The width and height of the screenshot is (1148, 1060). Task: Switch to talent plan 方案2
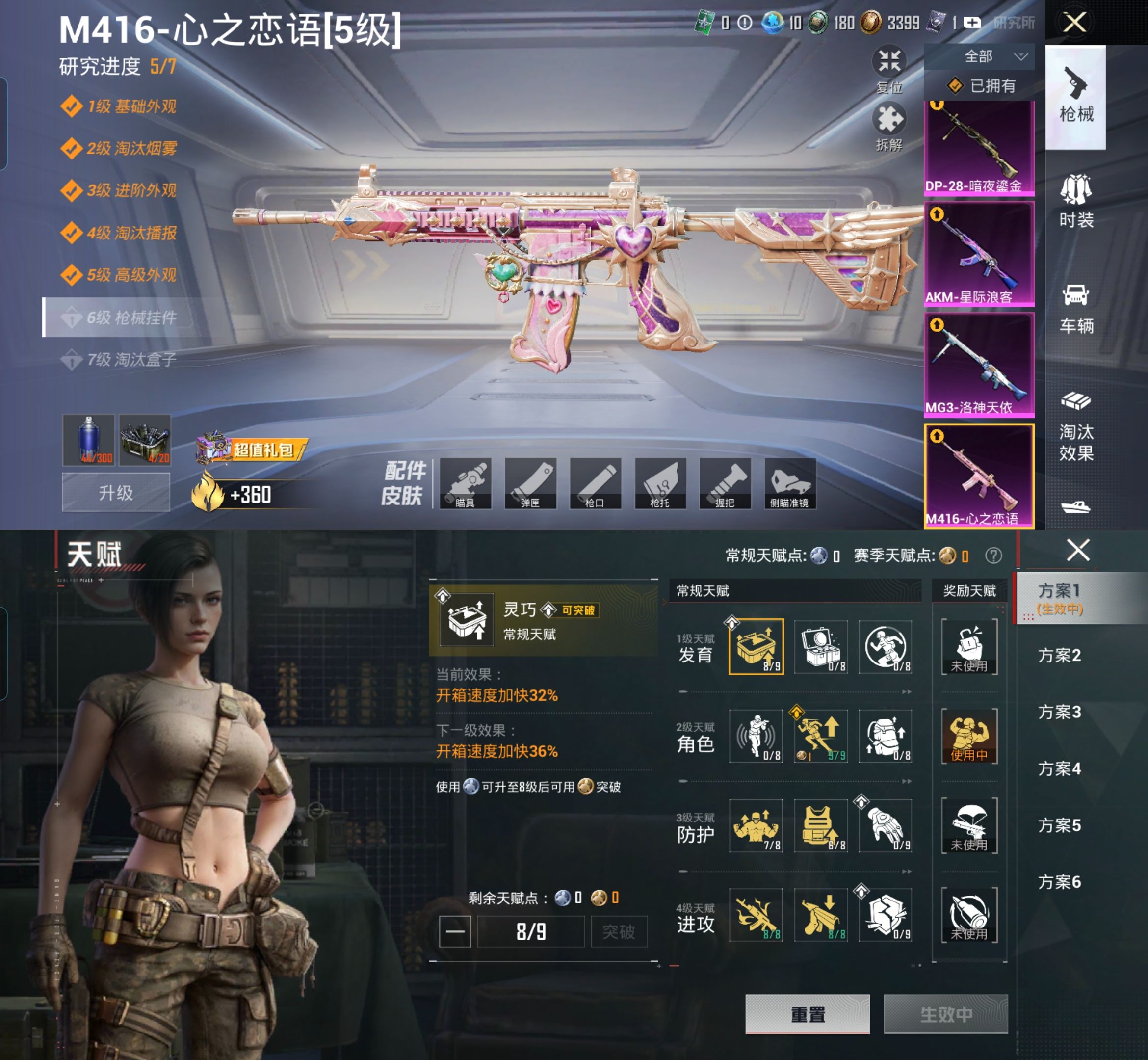pos(1059,655)
